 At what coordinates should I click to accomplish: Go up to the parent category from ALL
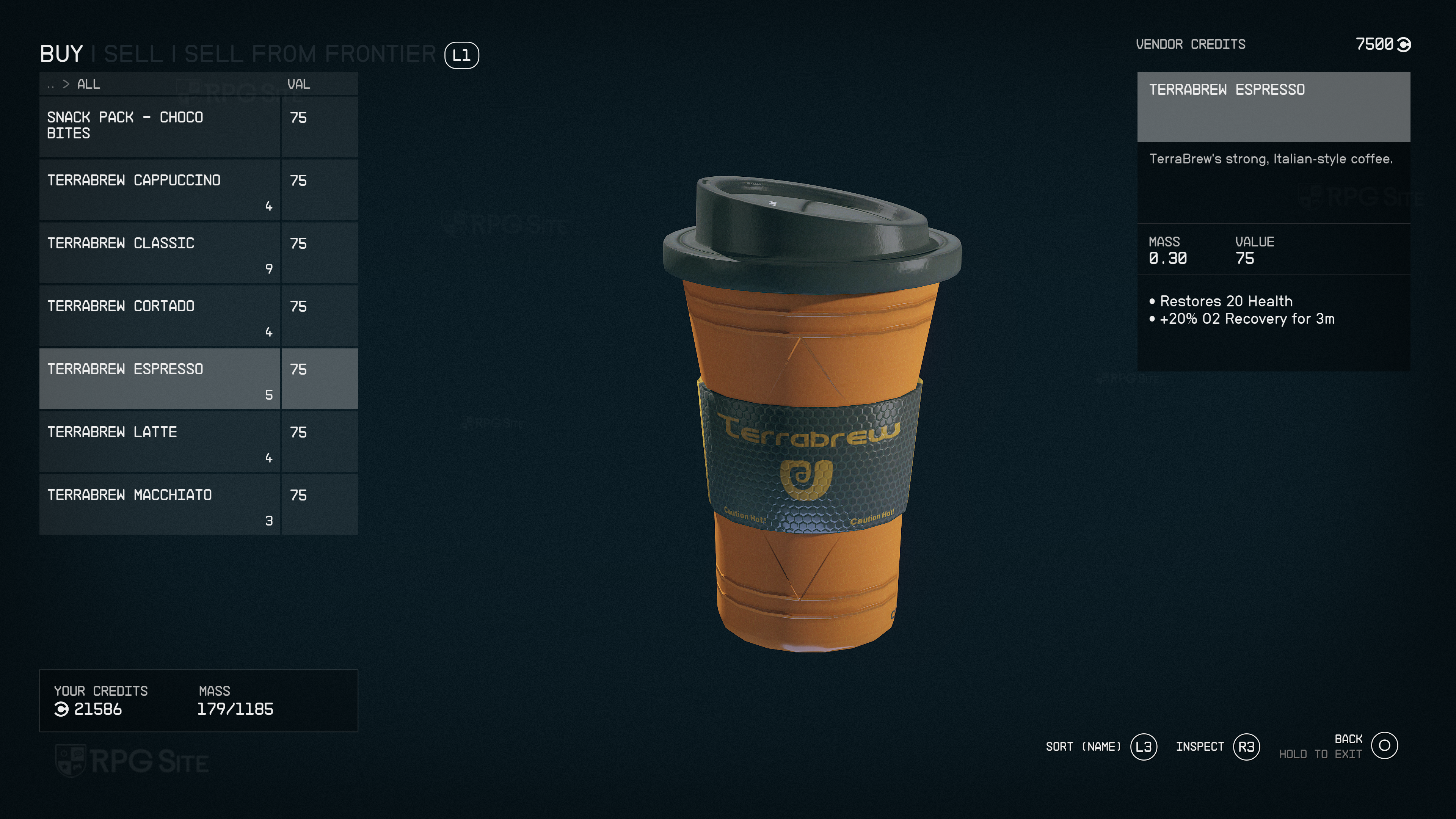pos(51,85)
